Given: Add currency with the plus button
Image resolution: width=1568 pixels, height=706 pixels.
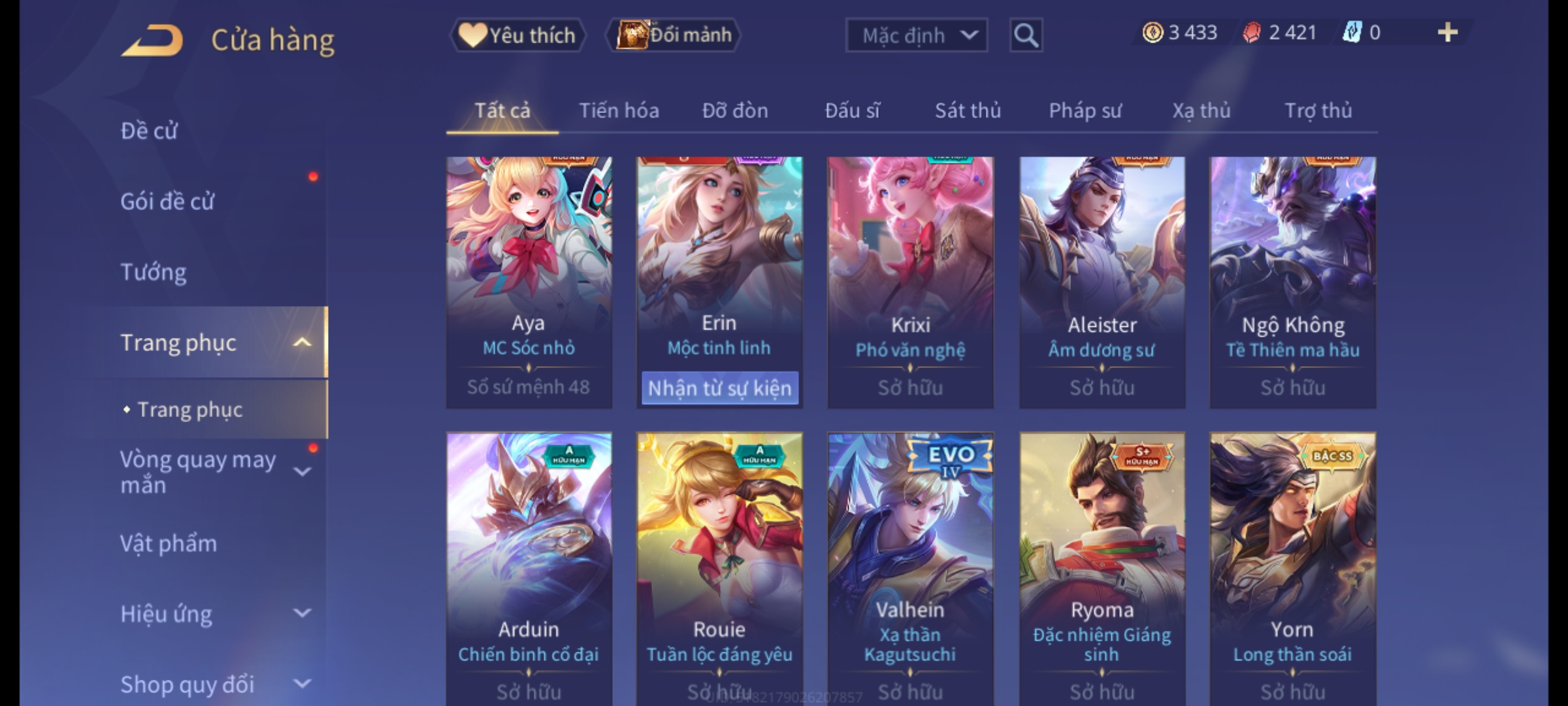Looking at the screenshot, I should click(x=1447, y=33).
